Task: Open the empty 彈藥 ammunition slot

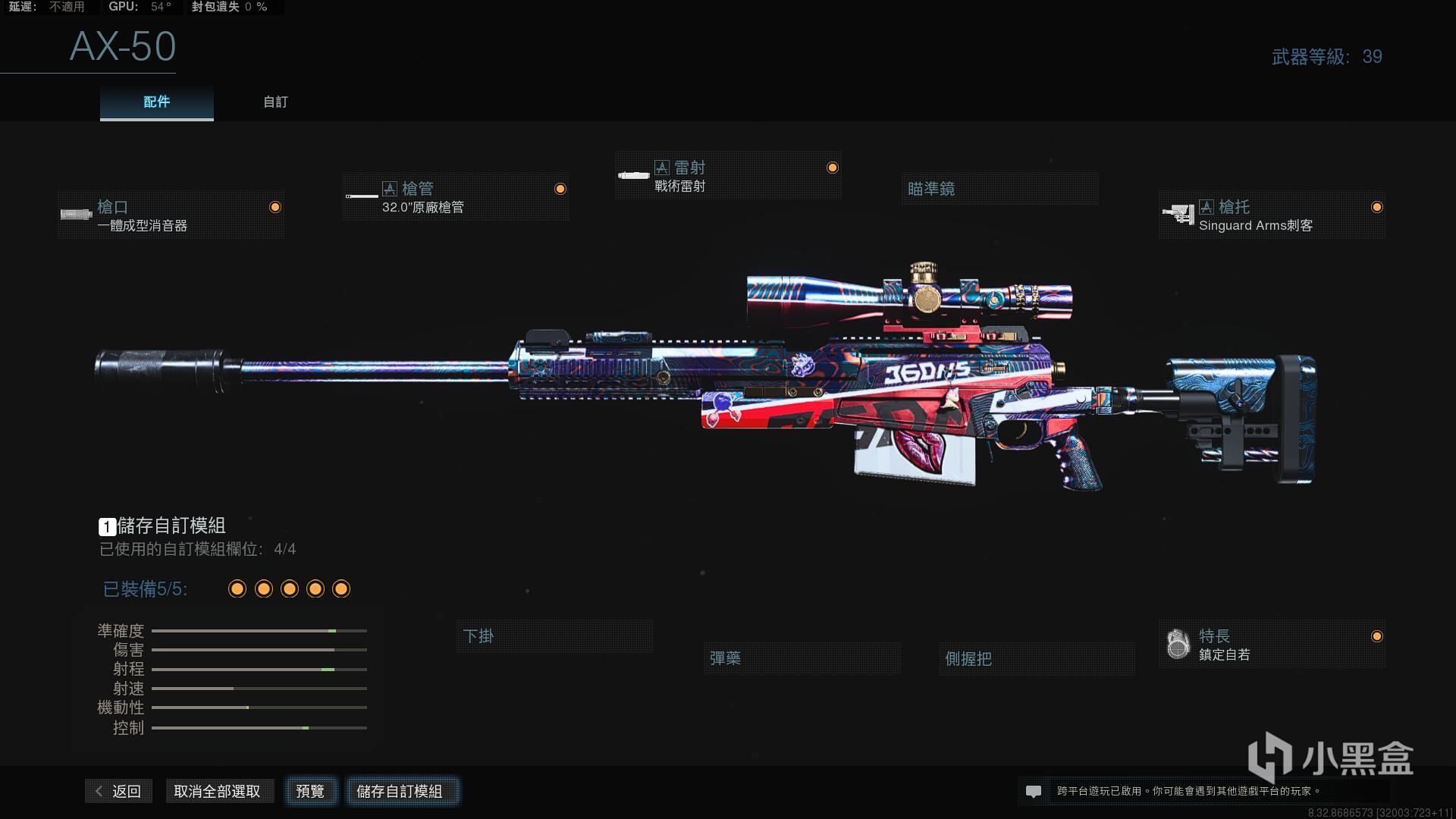Action: (802, 658)
